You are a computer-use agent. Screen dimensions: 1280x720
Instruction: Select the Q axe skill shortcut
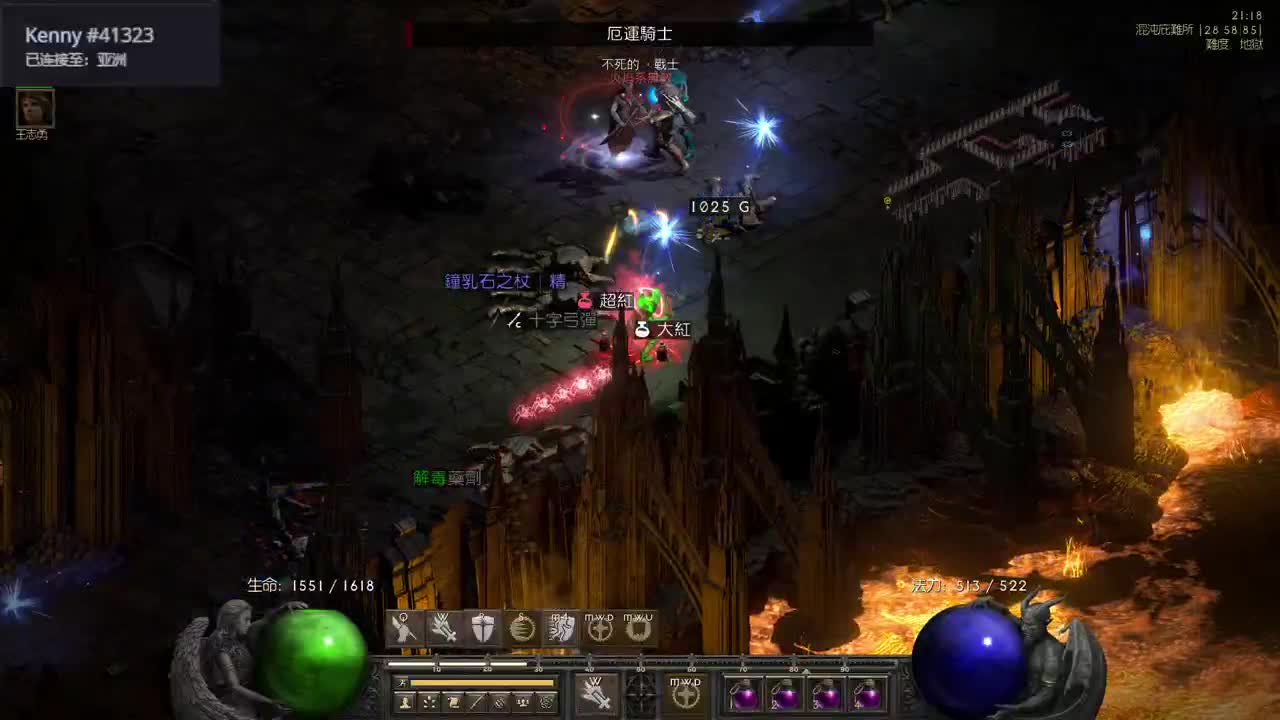[x=403, y=628]
